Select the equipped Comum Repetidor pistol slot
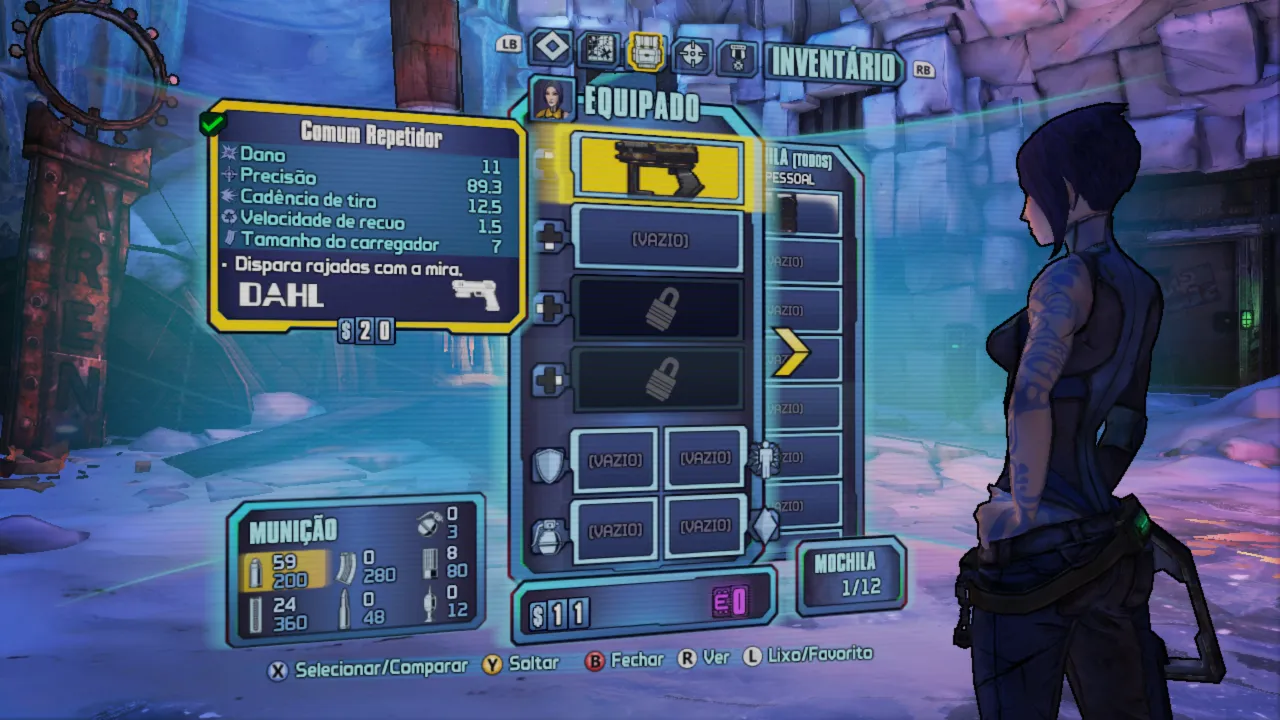This screenshot has height=720, width=1280. point(658,169)
